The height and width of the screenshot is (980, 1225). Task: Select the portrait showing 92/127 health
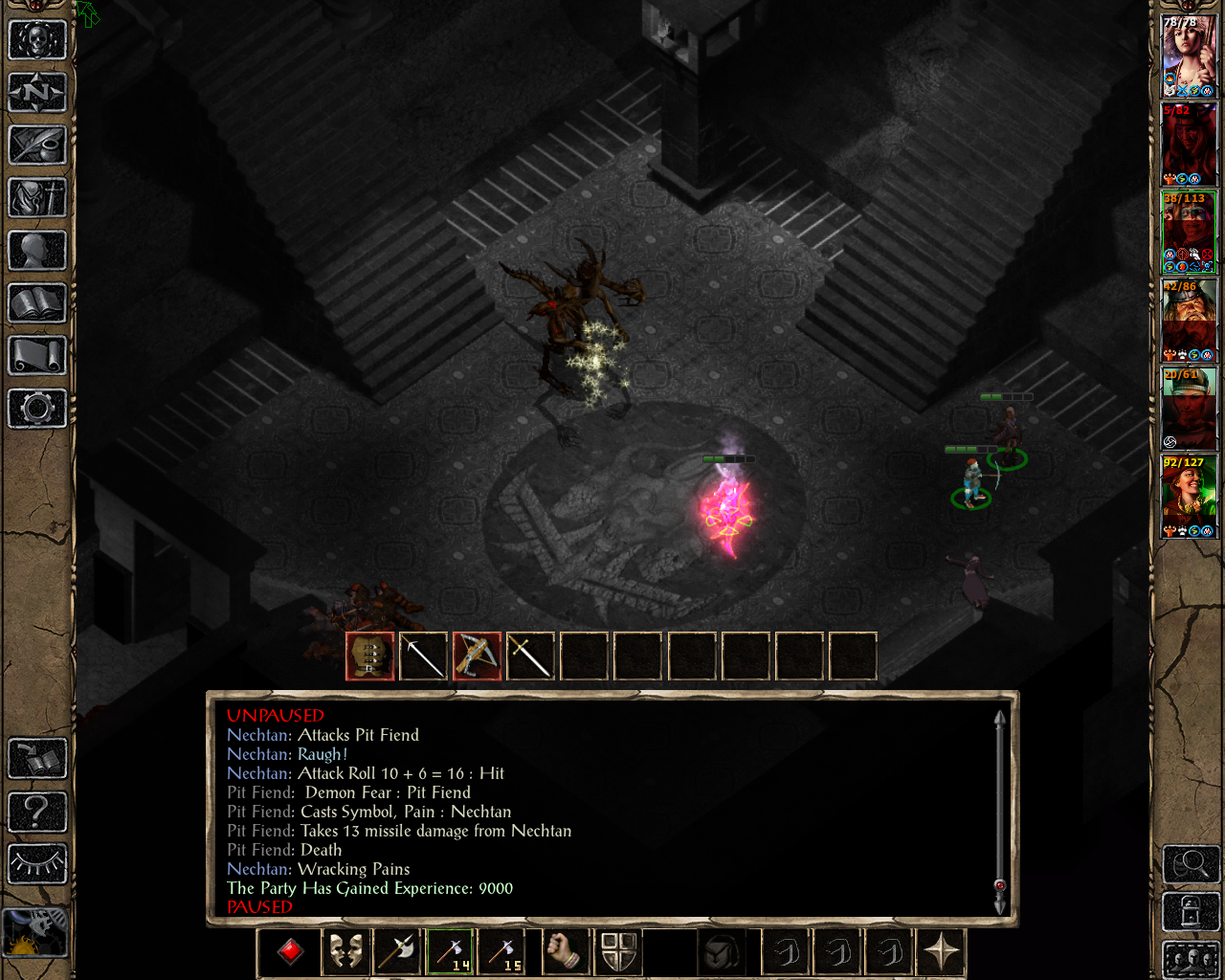pyautogui.click(x=1189, y=496)
